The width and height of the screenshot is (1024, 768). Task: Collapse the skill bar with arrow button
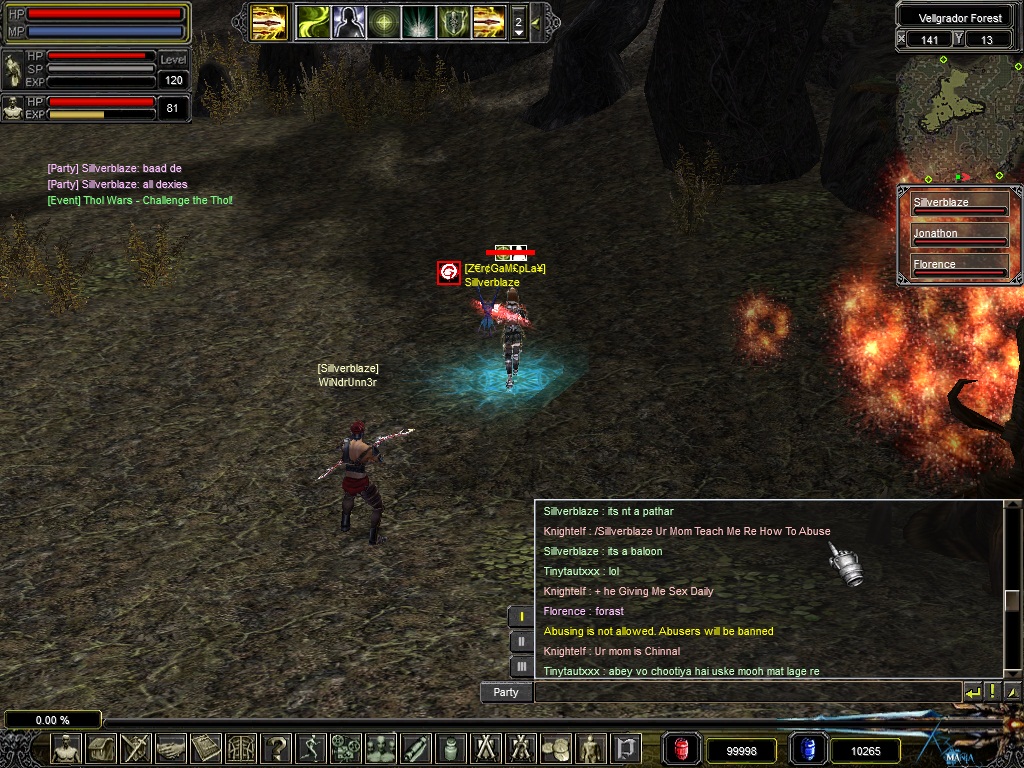tap(537, 22)
